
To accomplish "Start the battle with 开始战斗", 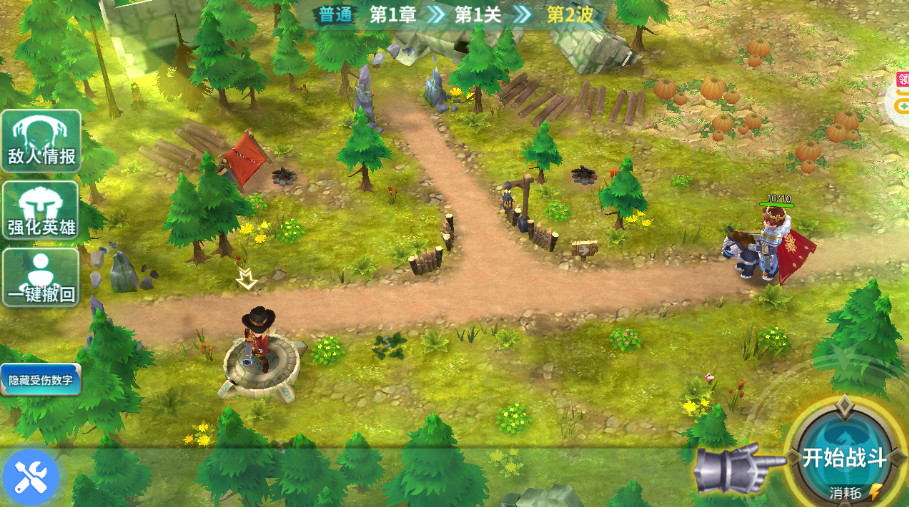I will (845, 456).
